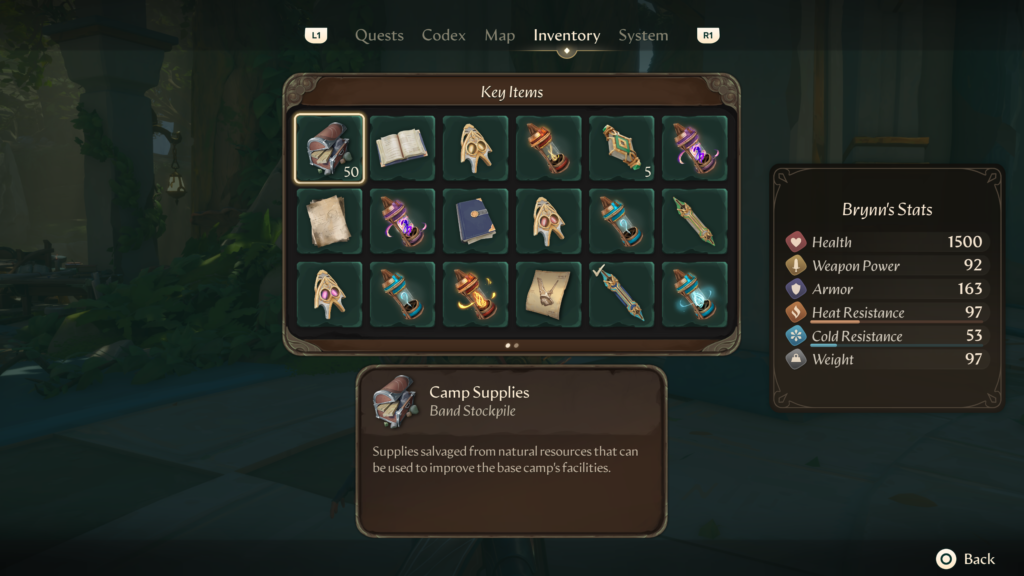Open the Codex tab
This screenshot has height=576, width=1024.
[443, 35]
